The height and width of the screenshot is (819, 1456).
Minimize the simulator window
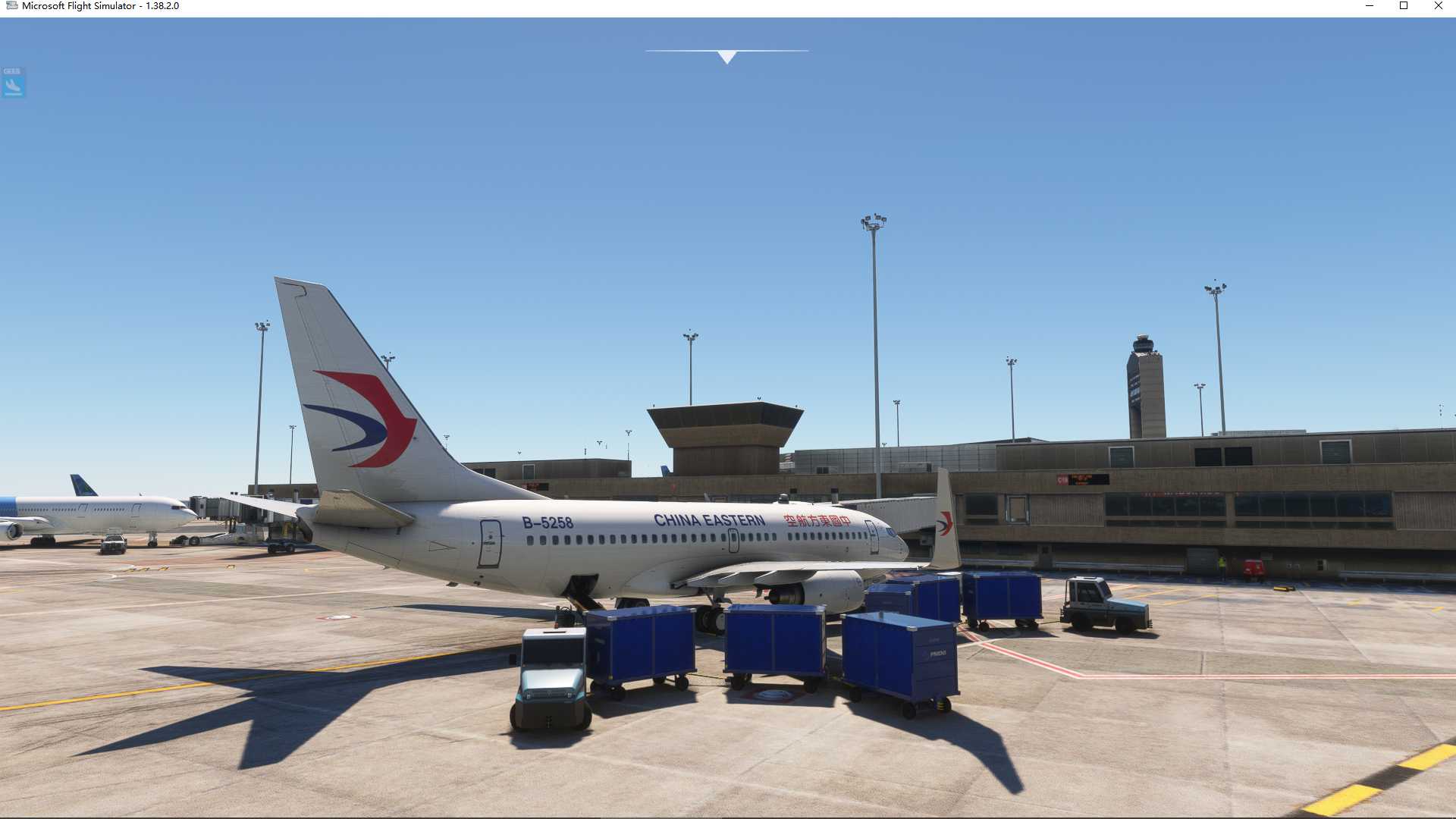(x=1370, y=6)
